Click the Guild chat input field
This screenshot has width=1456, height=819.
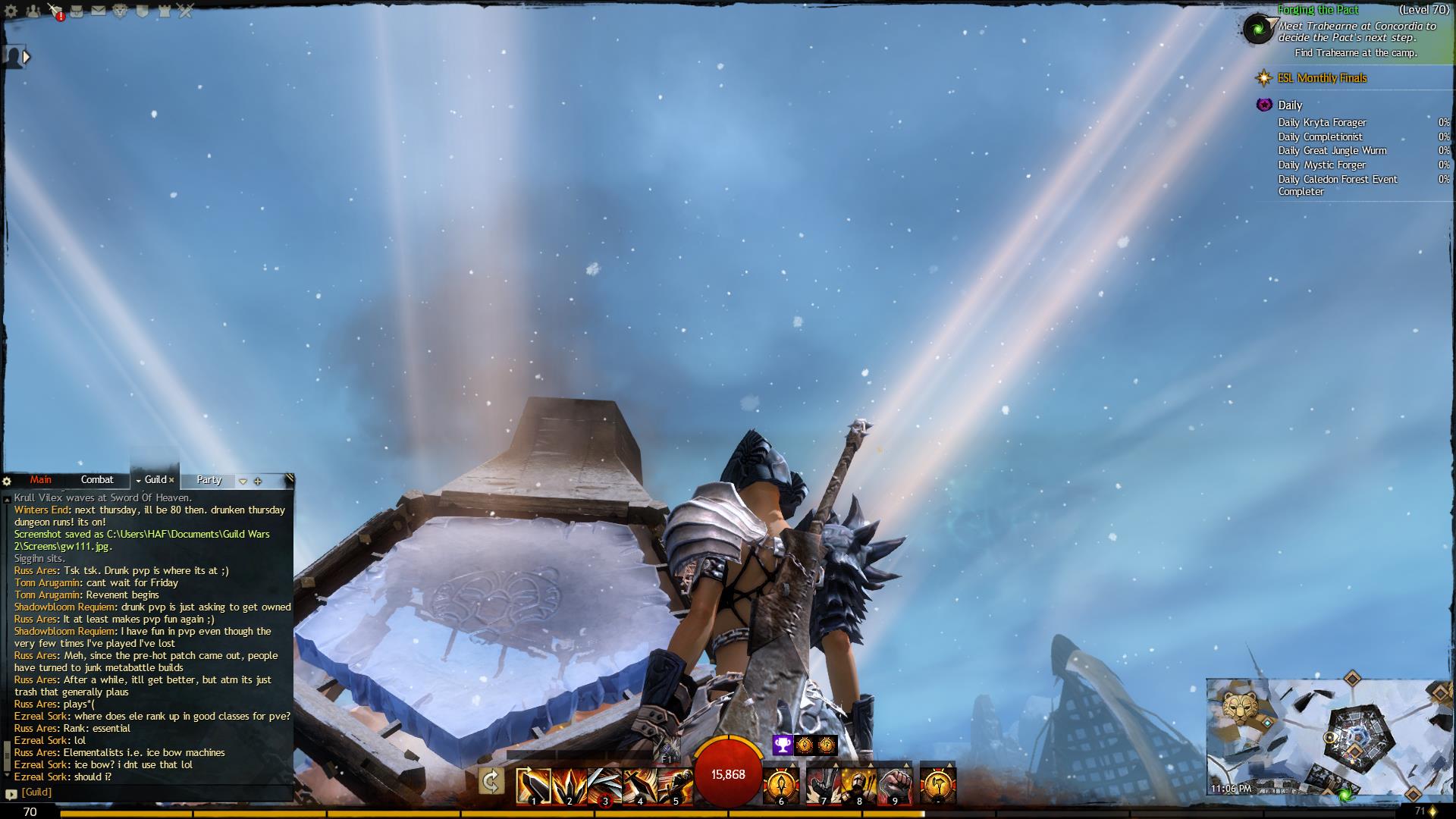click(152, 792)
